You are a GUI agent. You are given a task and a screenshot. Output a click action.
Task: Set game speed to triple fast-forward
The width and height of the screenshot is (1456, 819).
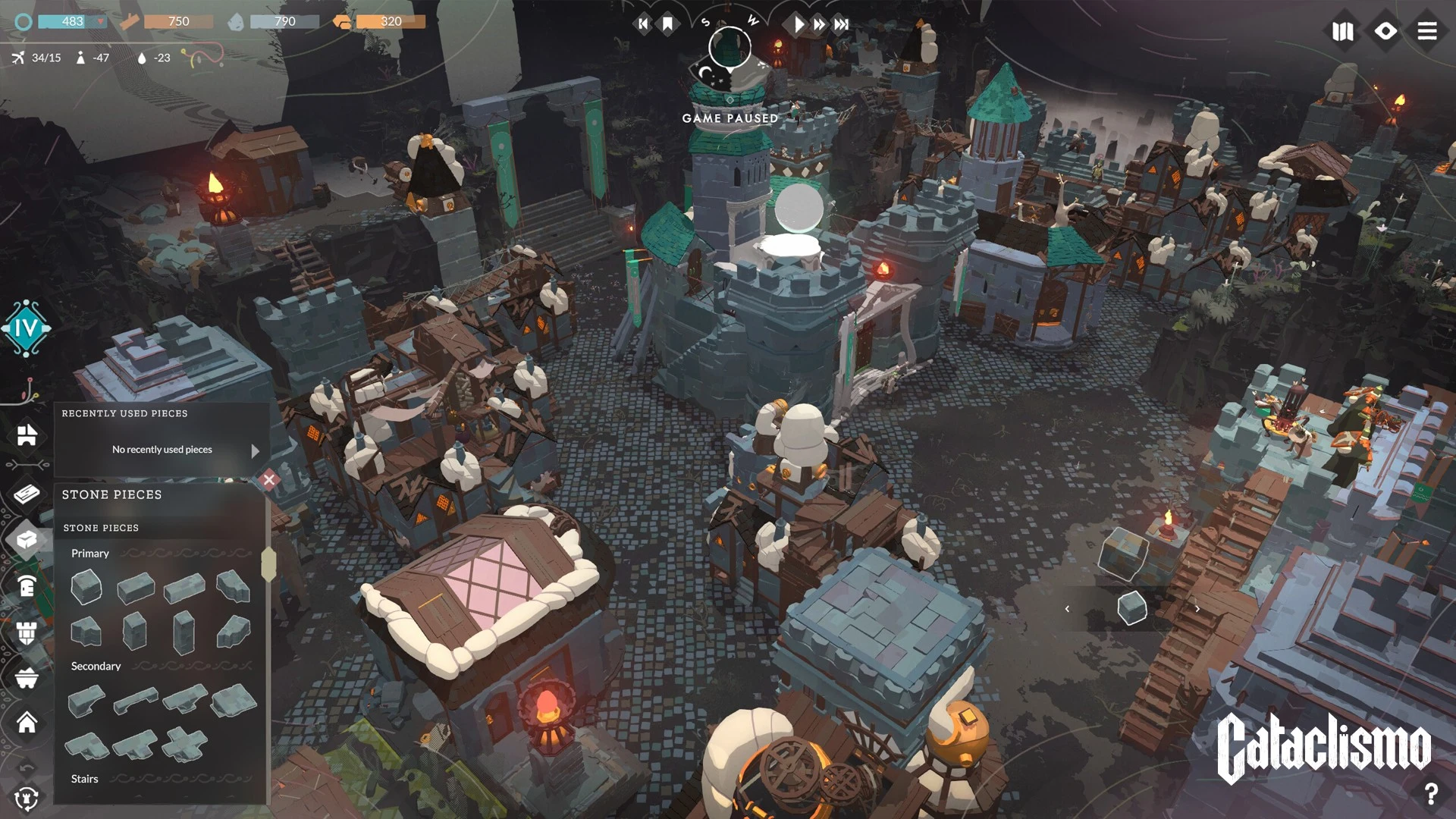(x=841, y=24)
